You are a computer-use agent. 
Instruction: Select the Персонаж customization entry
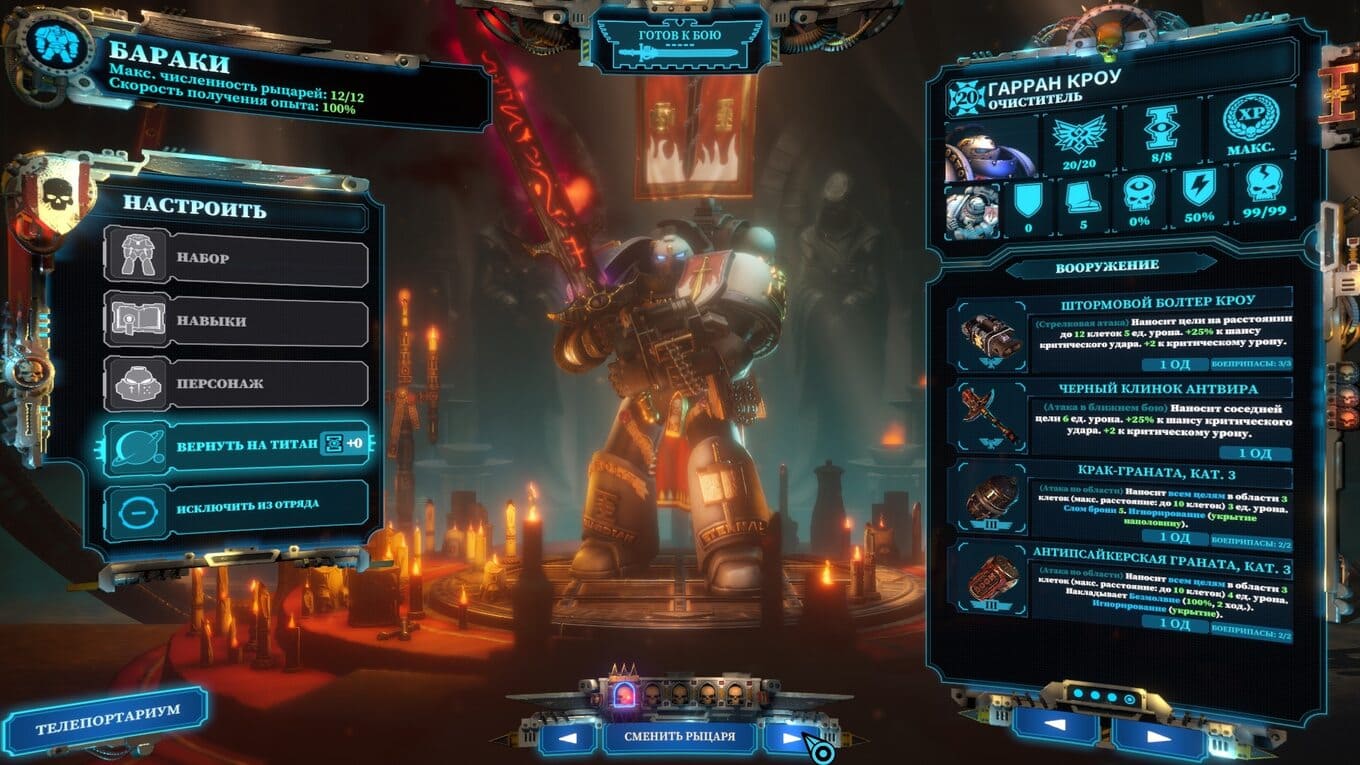tap(236, 384)
